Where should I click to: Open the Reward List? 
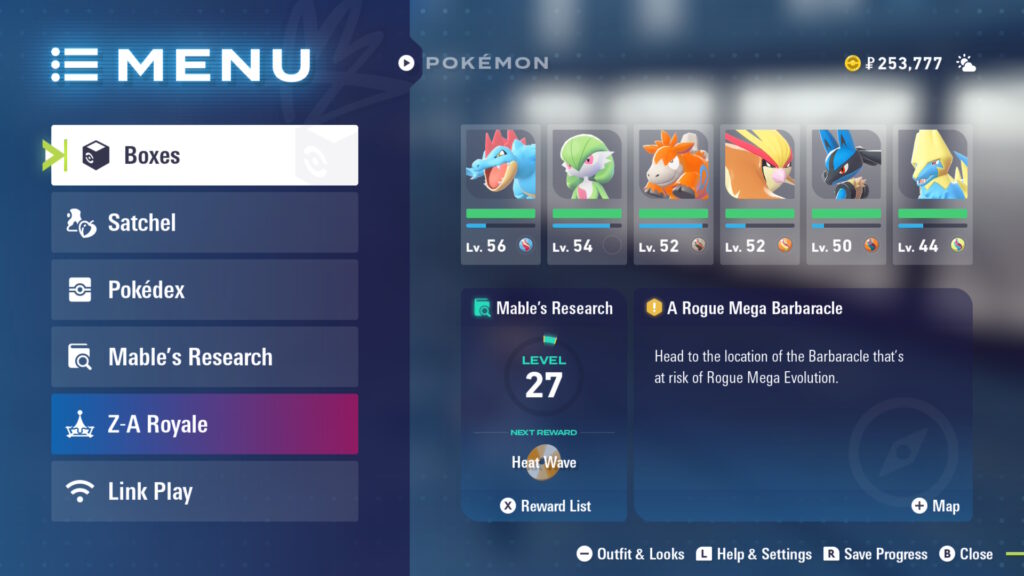point(545,506)
